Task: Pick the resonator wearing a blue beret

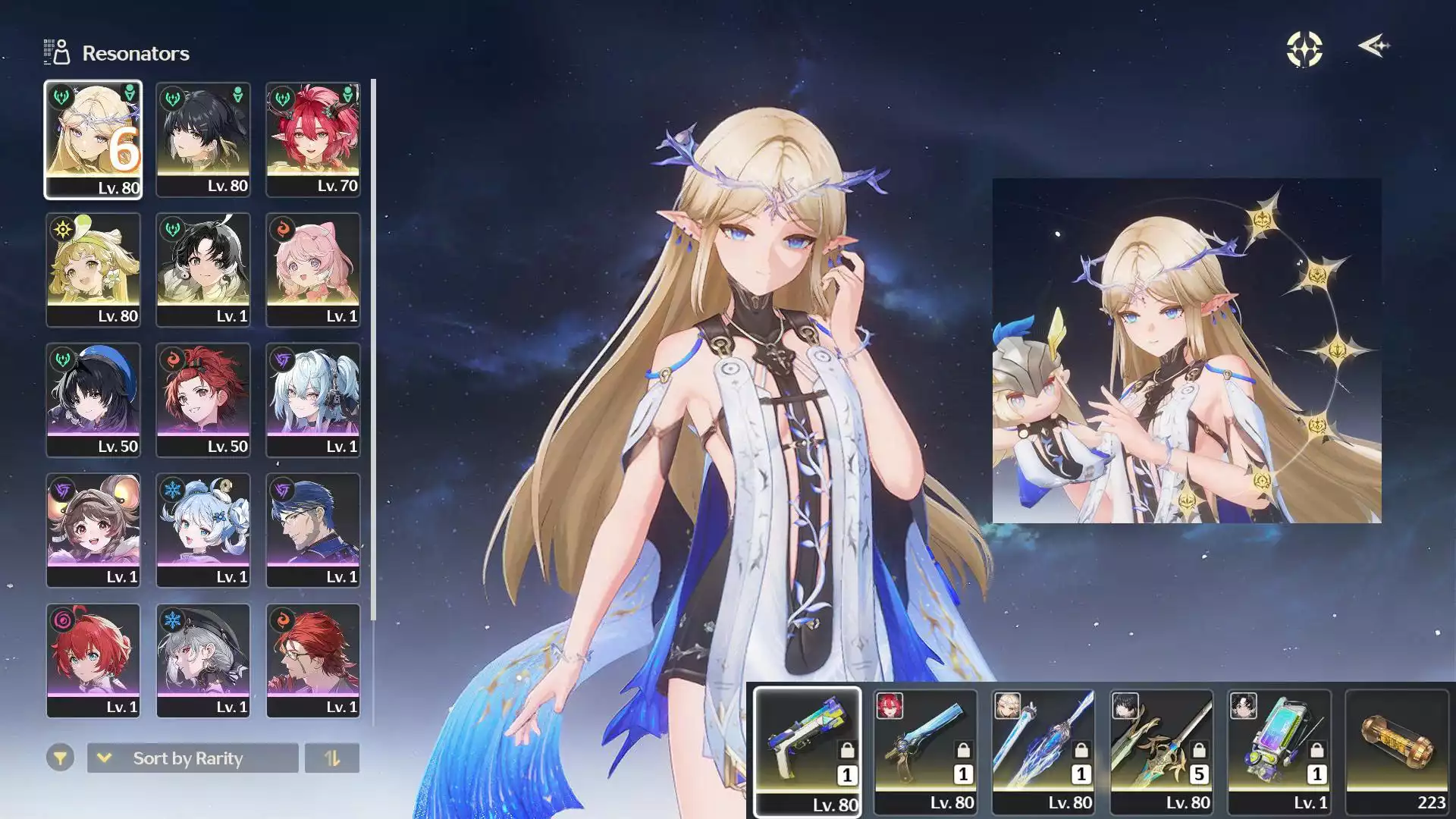Action: pos(93,400)
